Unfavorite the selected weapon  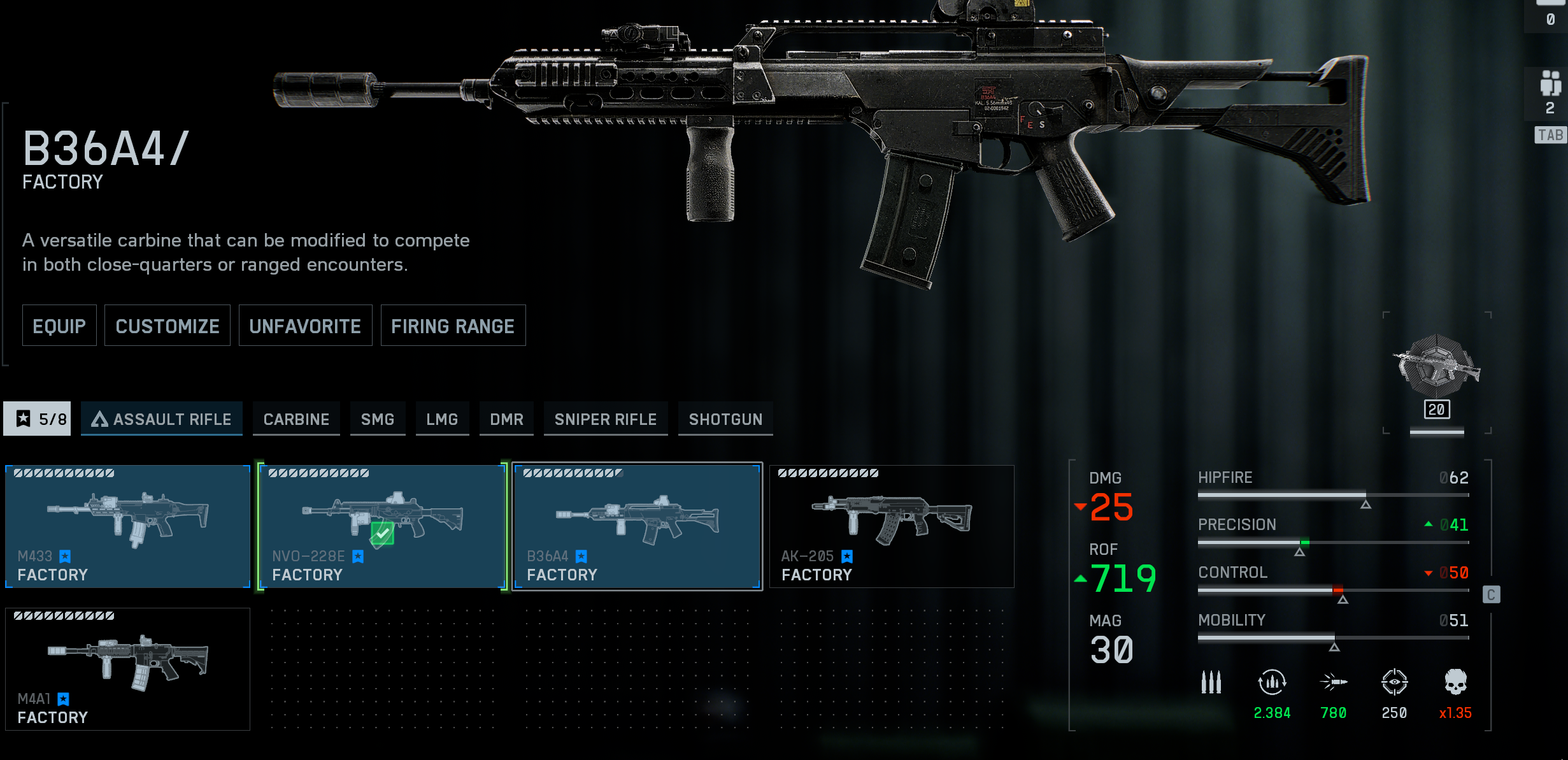tap(305, 326)
